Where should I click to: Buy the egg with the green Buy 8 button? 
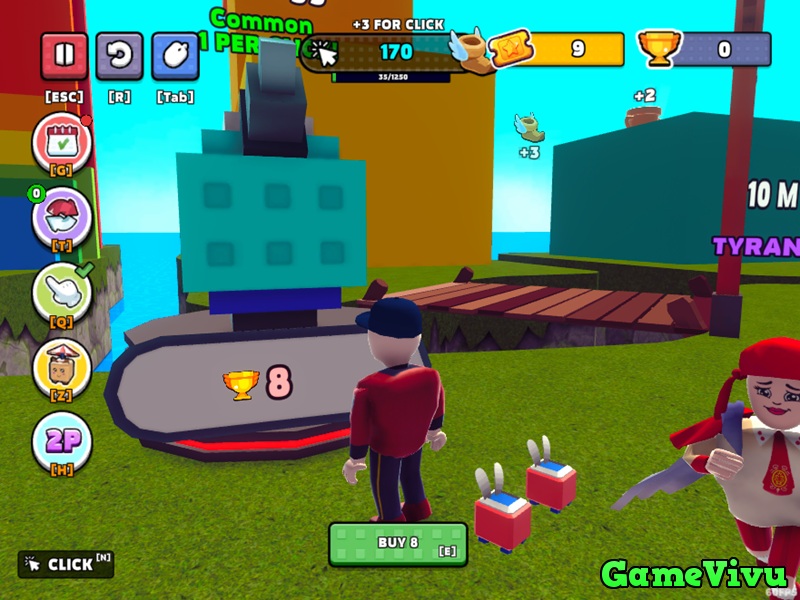click(398, 543)
